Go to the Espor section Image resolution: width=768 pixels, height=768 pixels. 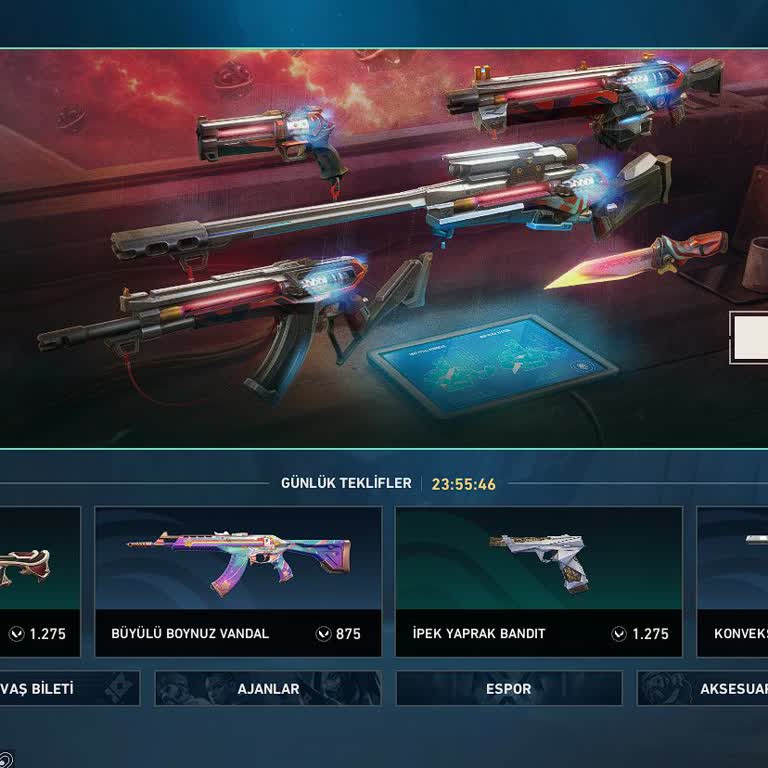509,689
